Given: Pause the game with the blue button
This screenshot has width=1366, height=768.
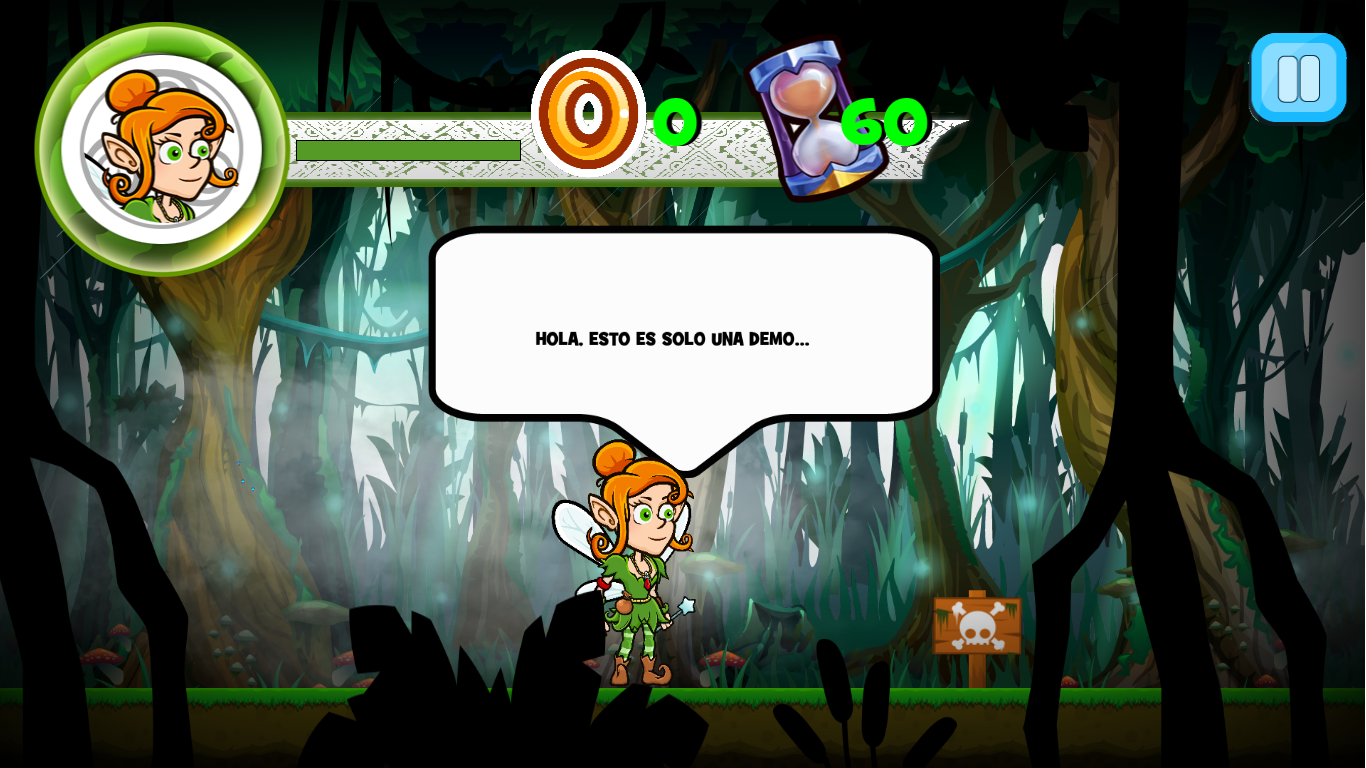Looking at the screenshot, I should (1298, 78).
